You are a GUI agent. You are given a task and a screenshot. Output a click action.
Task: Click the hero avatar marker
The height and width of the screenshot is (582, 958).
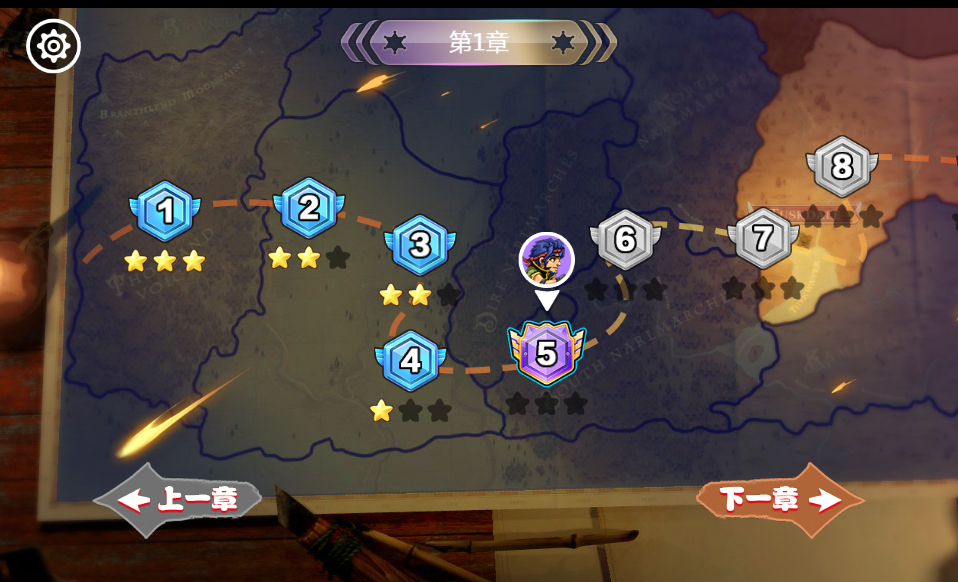[x=546, y=260]
